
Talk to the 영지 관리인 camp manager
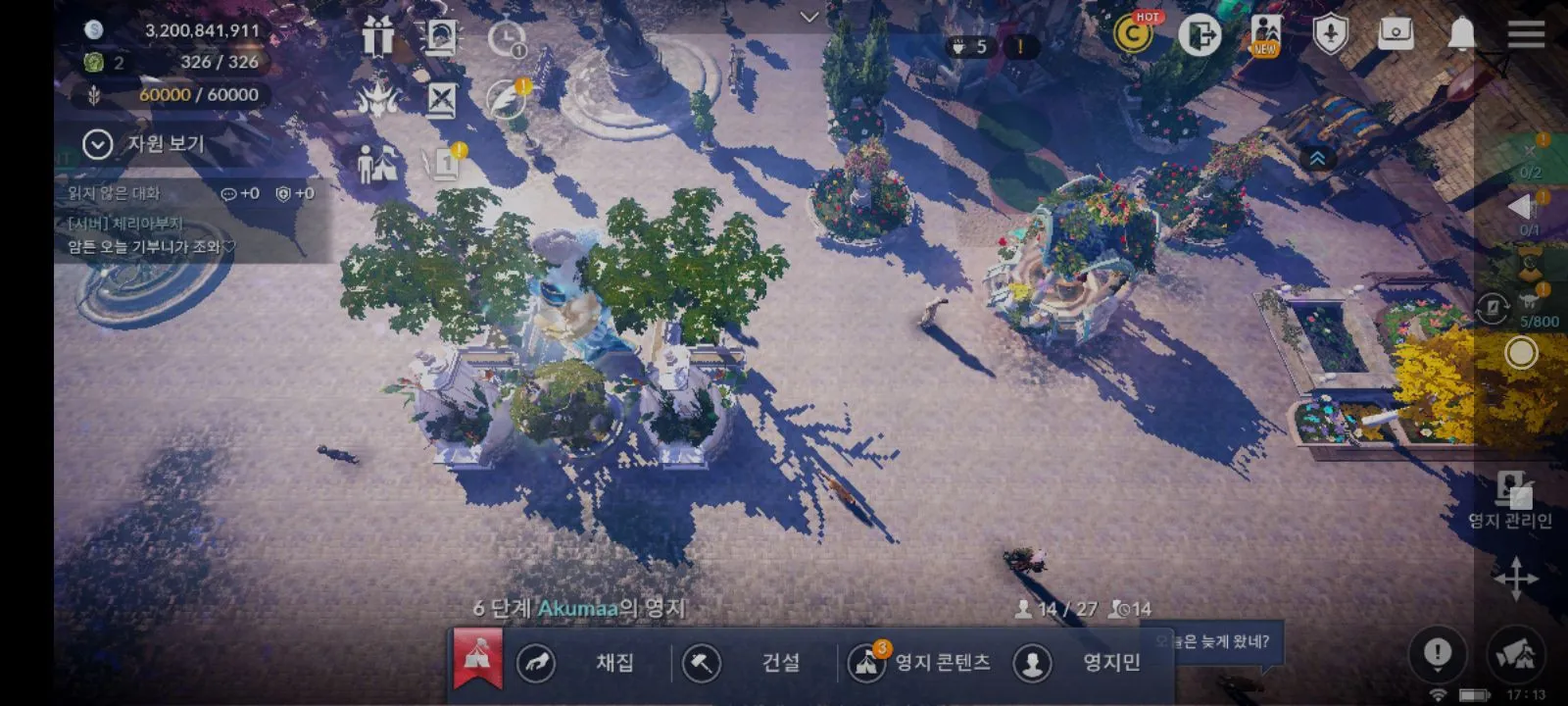1512,500
